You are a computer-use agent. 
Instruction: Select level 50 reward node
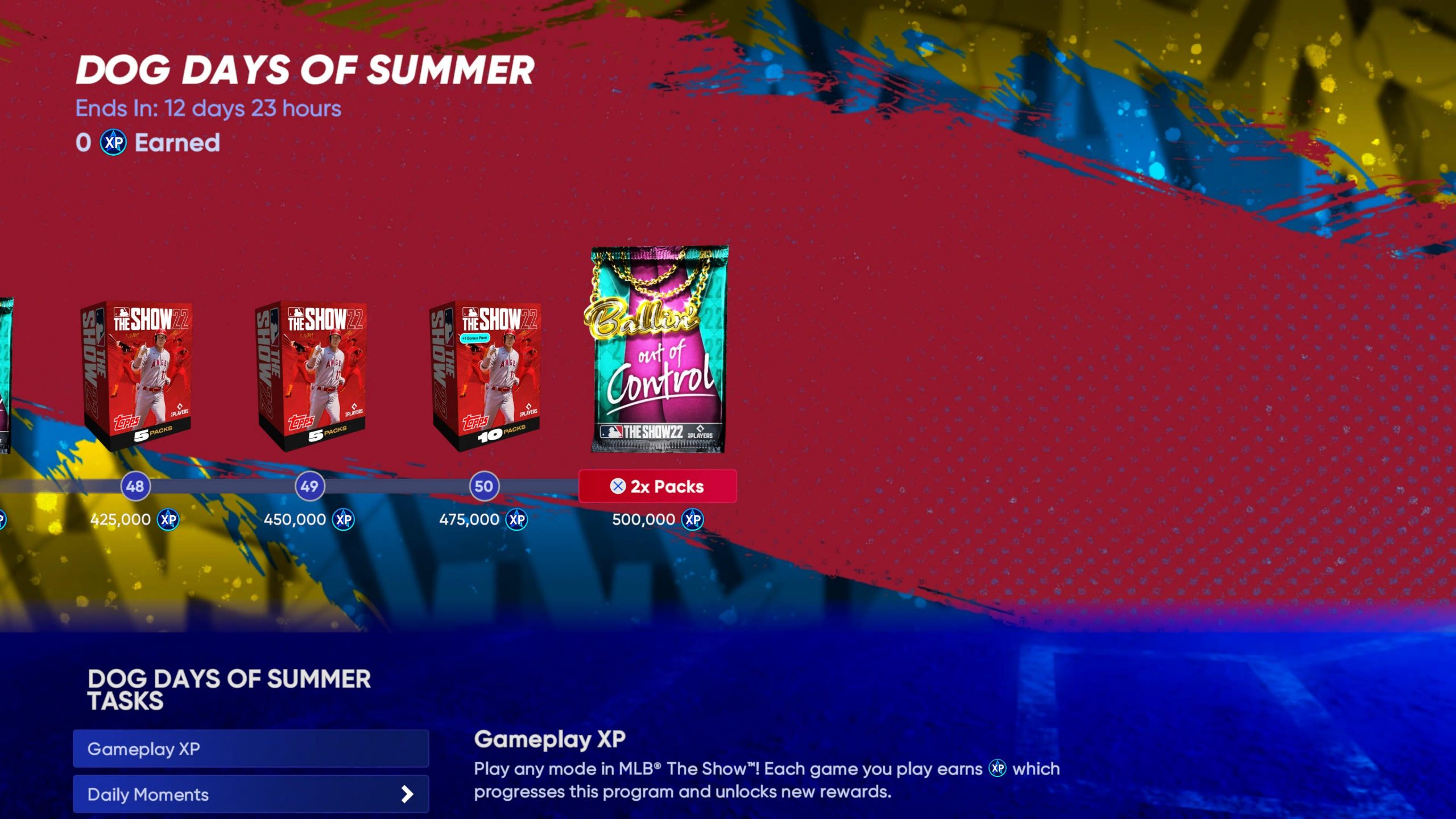(484, 486)
